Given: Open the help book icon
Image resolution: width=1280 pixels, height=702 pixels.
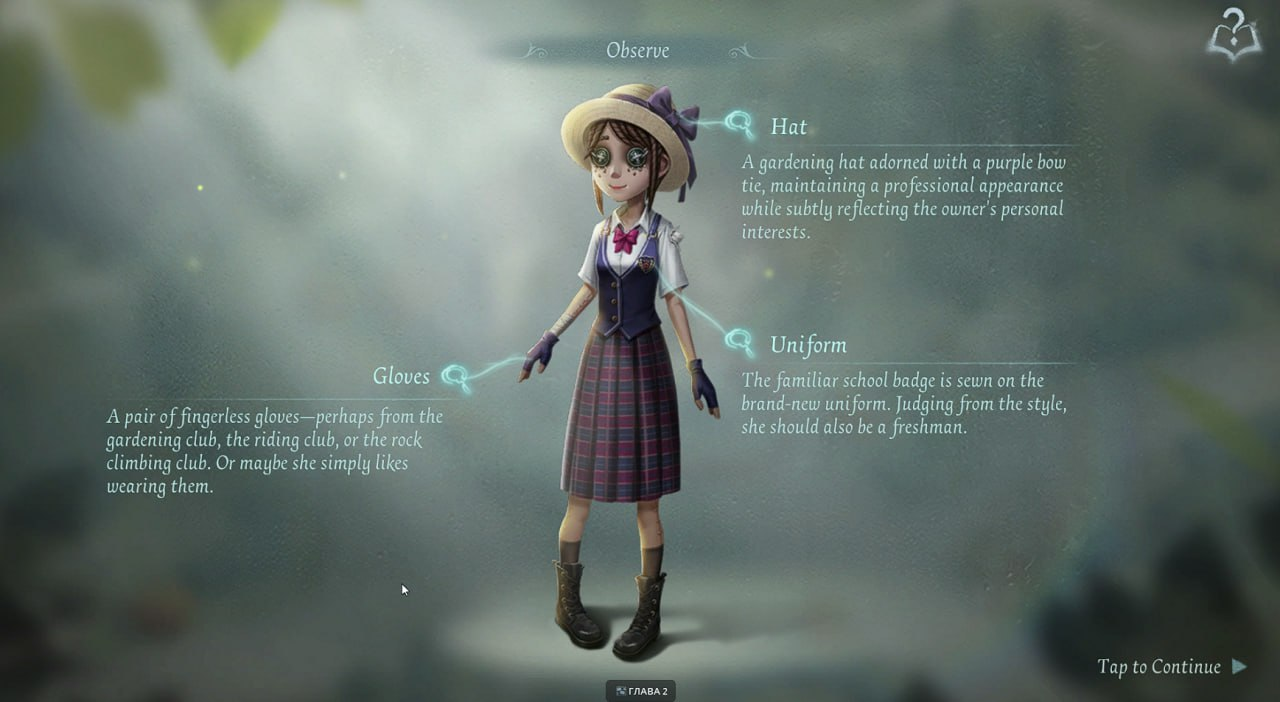Looking at the screenshot, I should [x=1234, y=36].
